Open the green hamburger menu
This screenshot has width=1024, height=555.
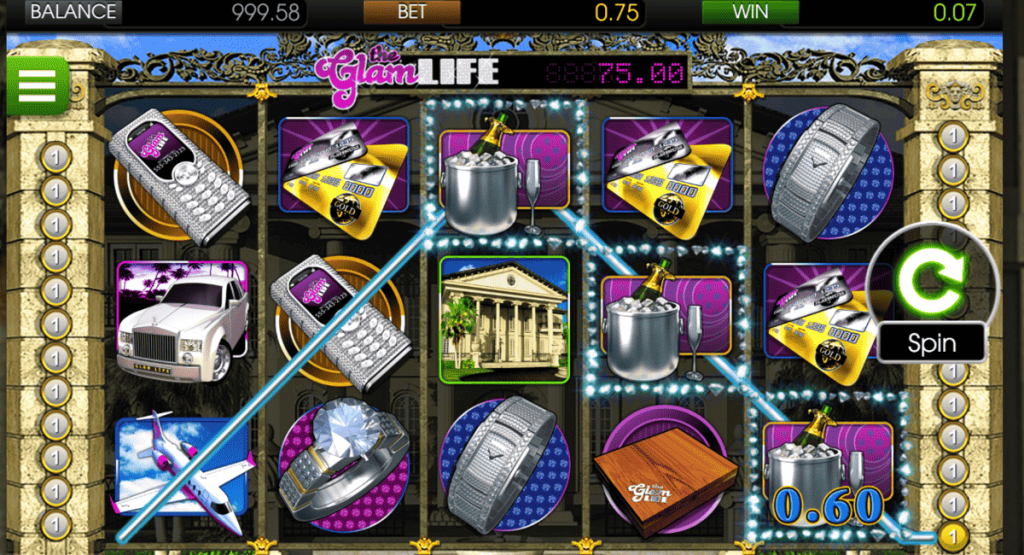36,85
